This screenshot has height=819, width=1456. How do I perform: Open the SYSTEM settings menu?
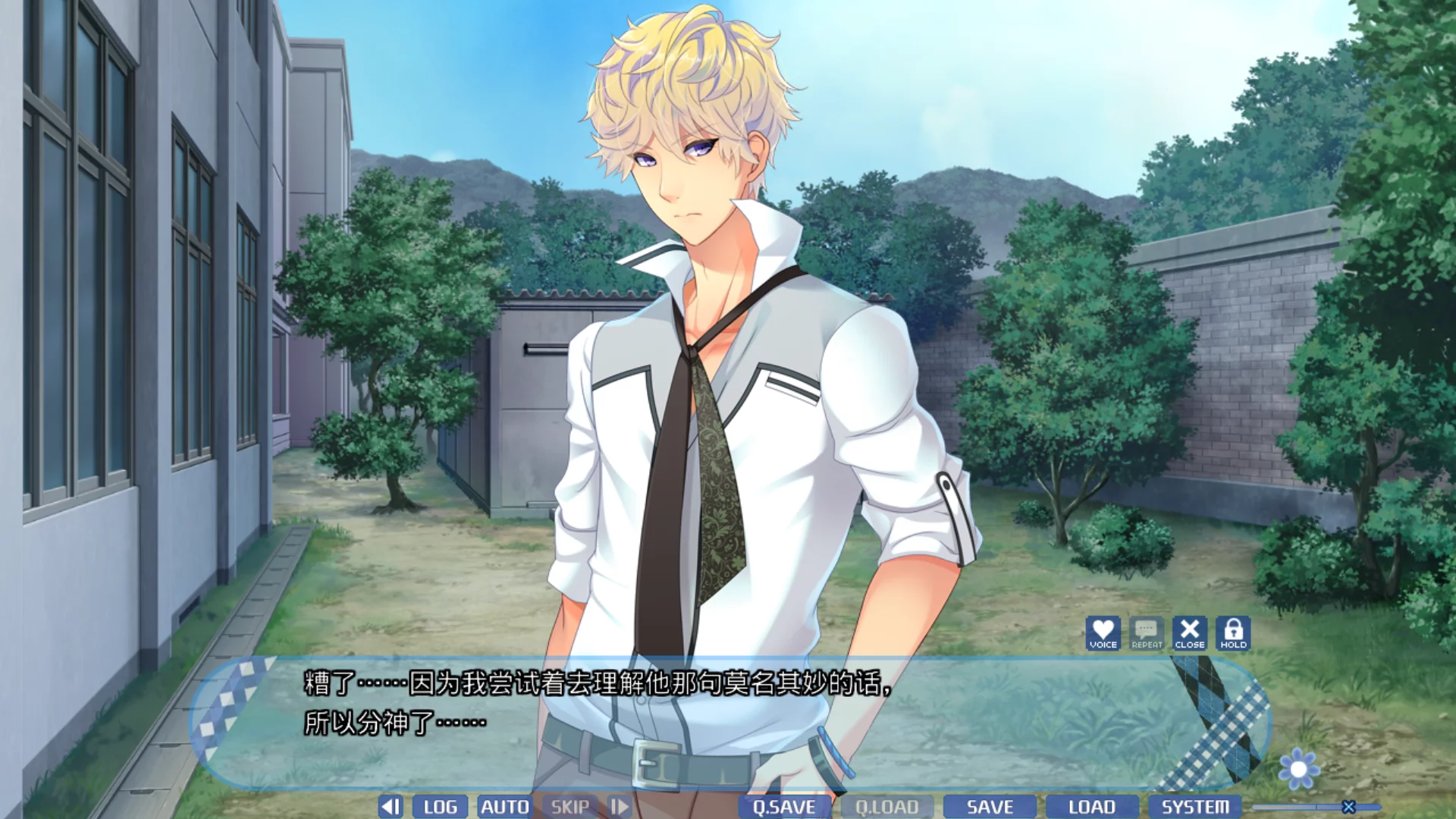1195,807
